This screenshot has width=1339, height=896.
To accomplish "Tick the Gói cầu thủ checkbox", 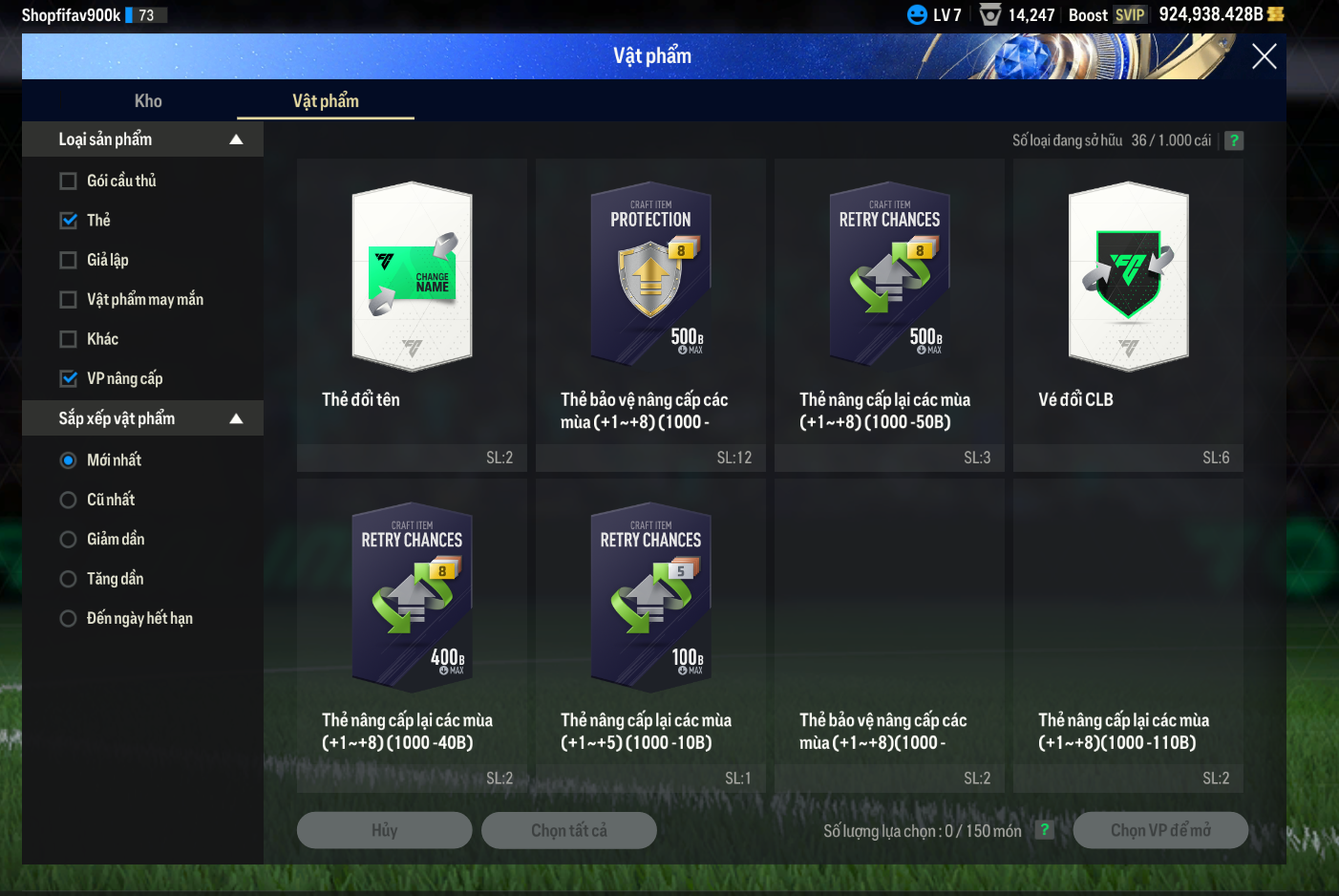I will (69, 181).
